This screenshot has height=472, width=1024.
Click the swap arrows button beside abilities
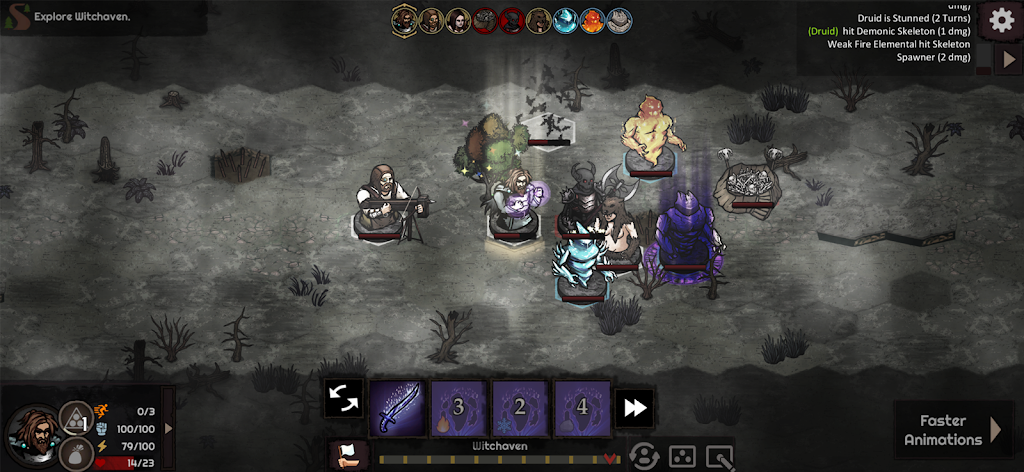[x=343, y=399]
